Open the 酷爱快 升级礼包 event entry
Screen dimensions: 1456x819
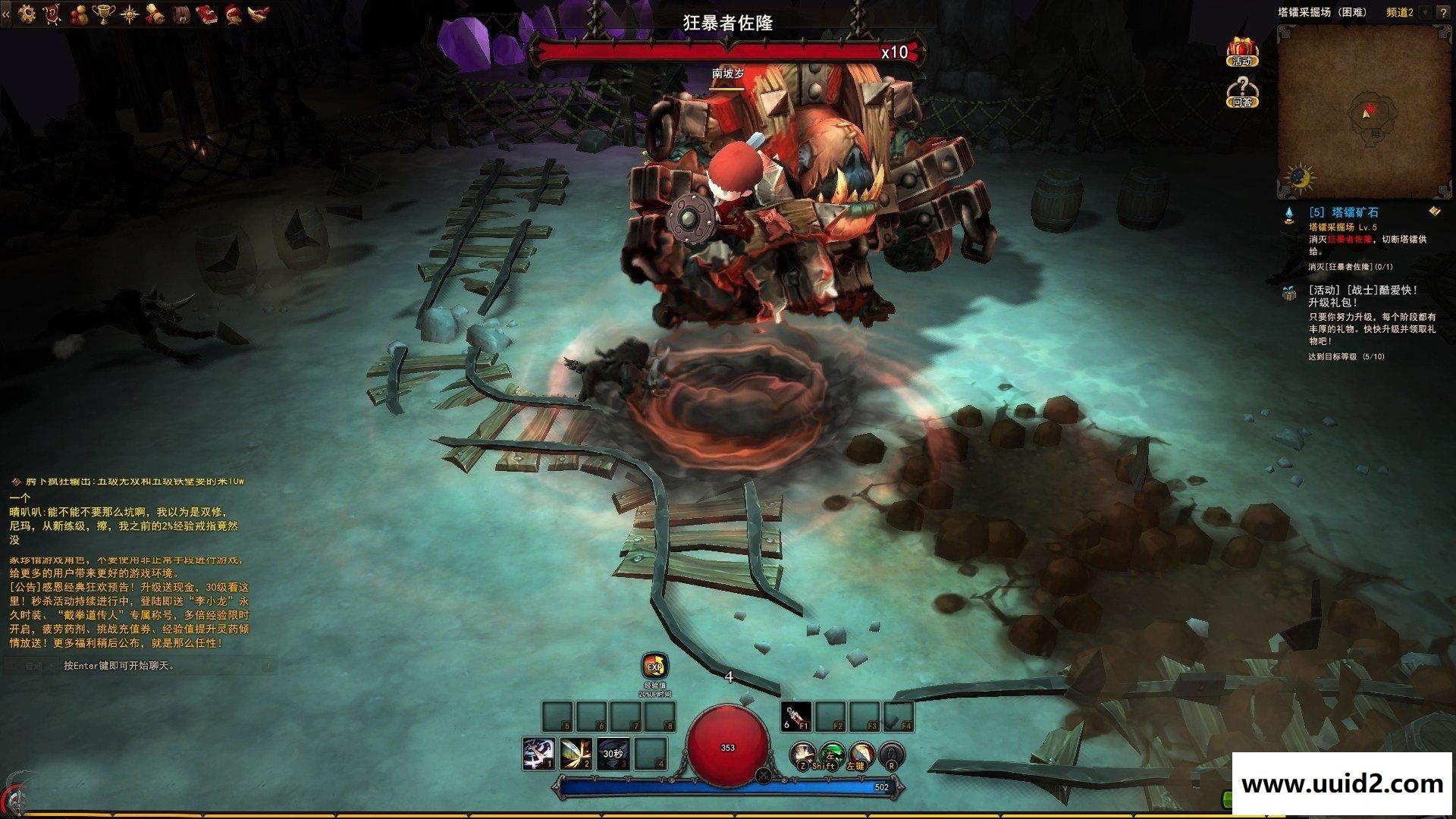1363,296
